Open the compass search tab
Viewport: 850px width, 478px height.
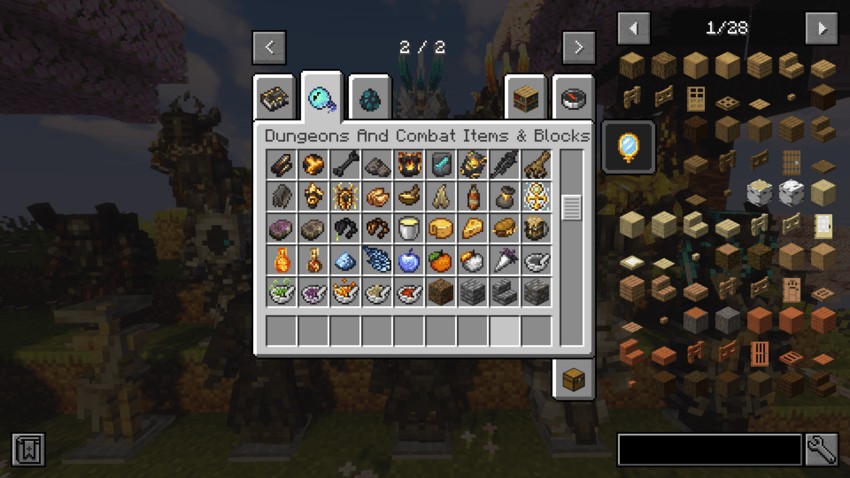[x=573, y=98]
